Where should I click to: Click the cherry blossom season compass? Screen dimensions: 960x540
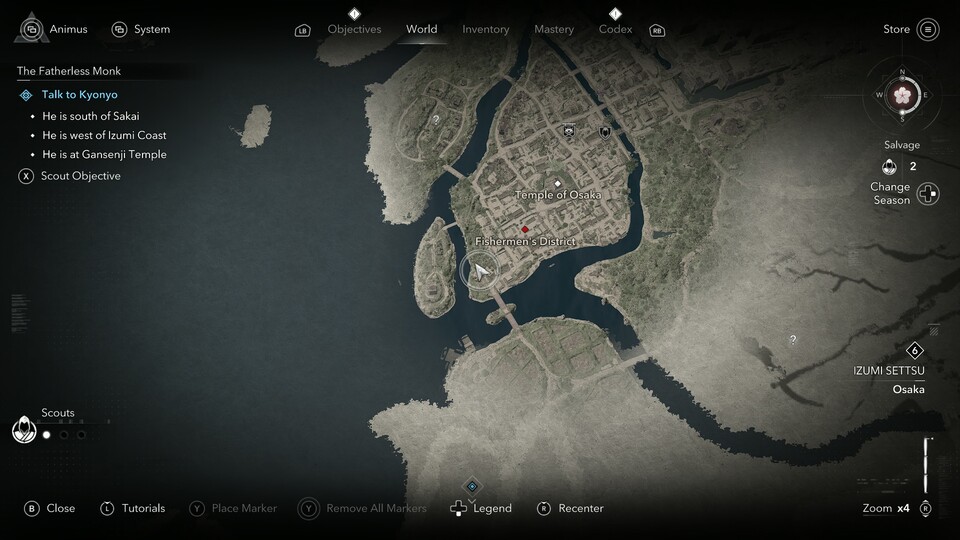(903, 95)
